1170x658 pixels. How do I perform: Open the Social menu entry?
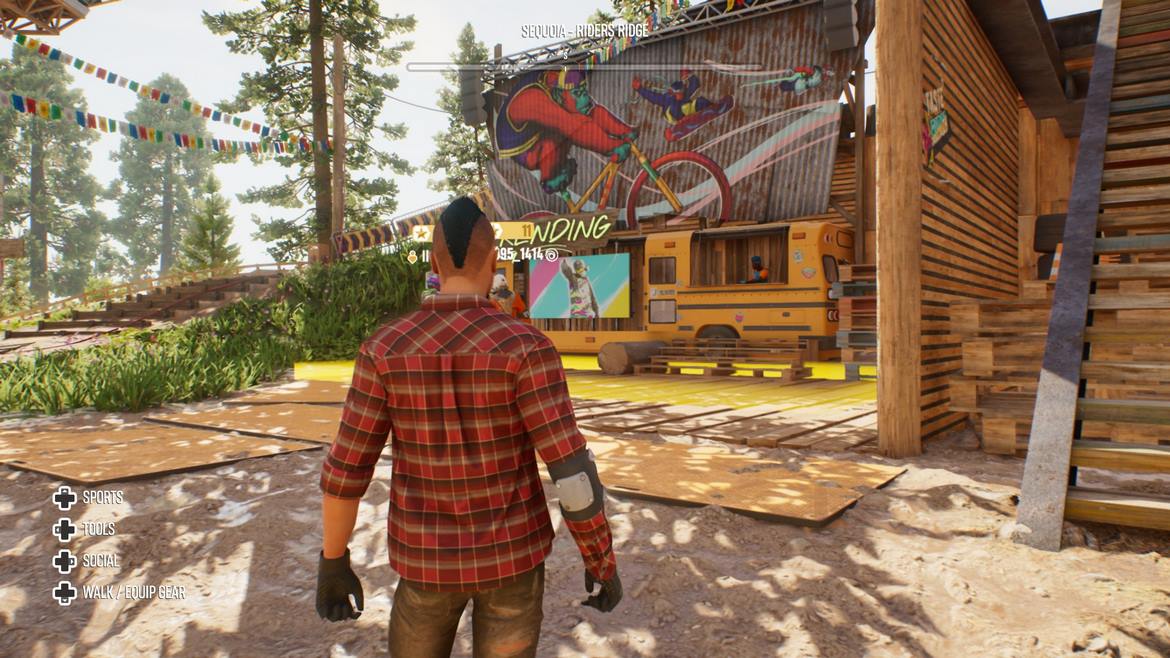click(100, 561)
